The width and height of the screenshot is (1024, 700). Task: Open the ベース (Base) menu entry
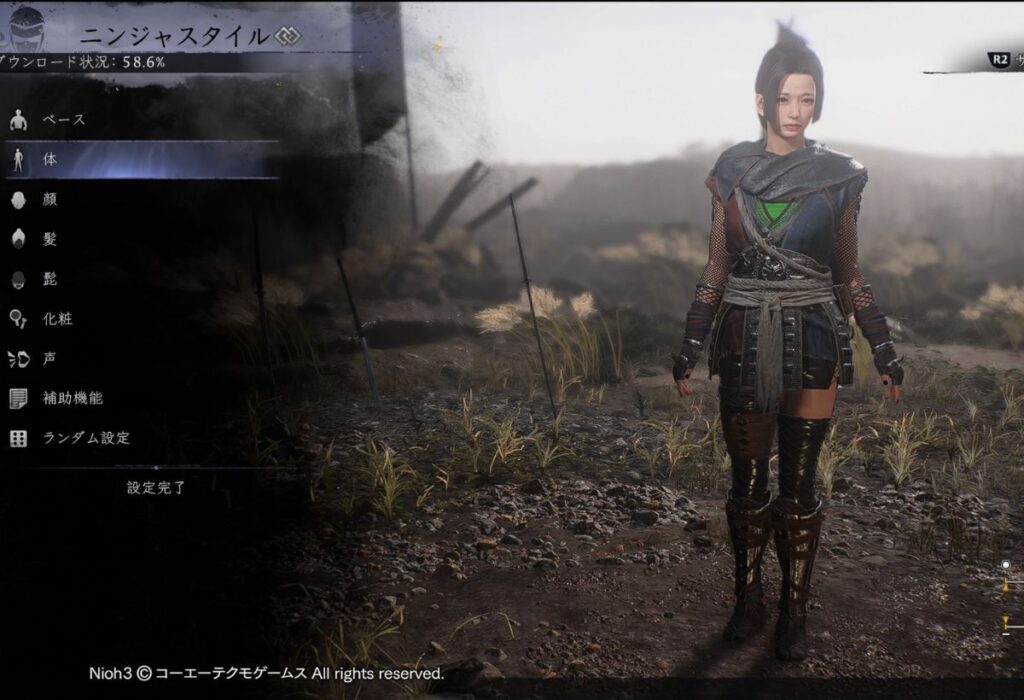coord(63,120)
